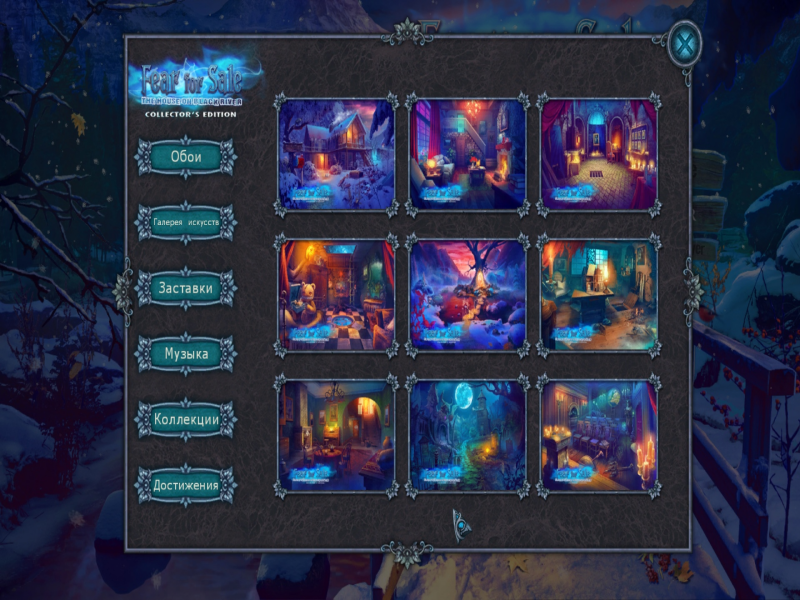
Task: Close the extras panel with X button
Action: point(685,44)
